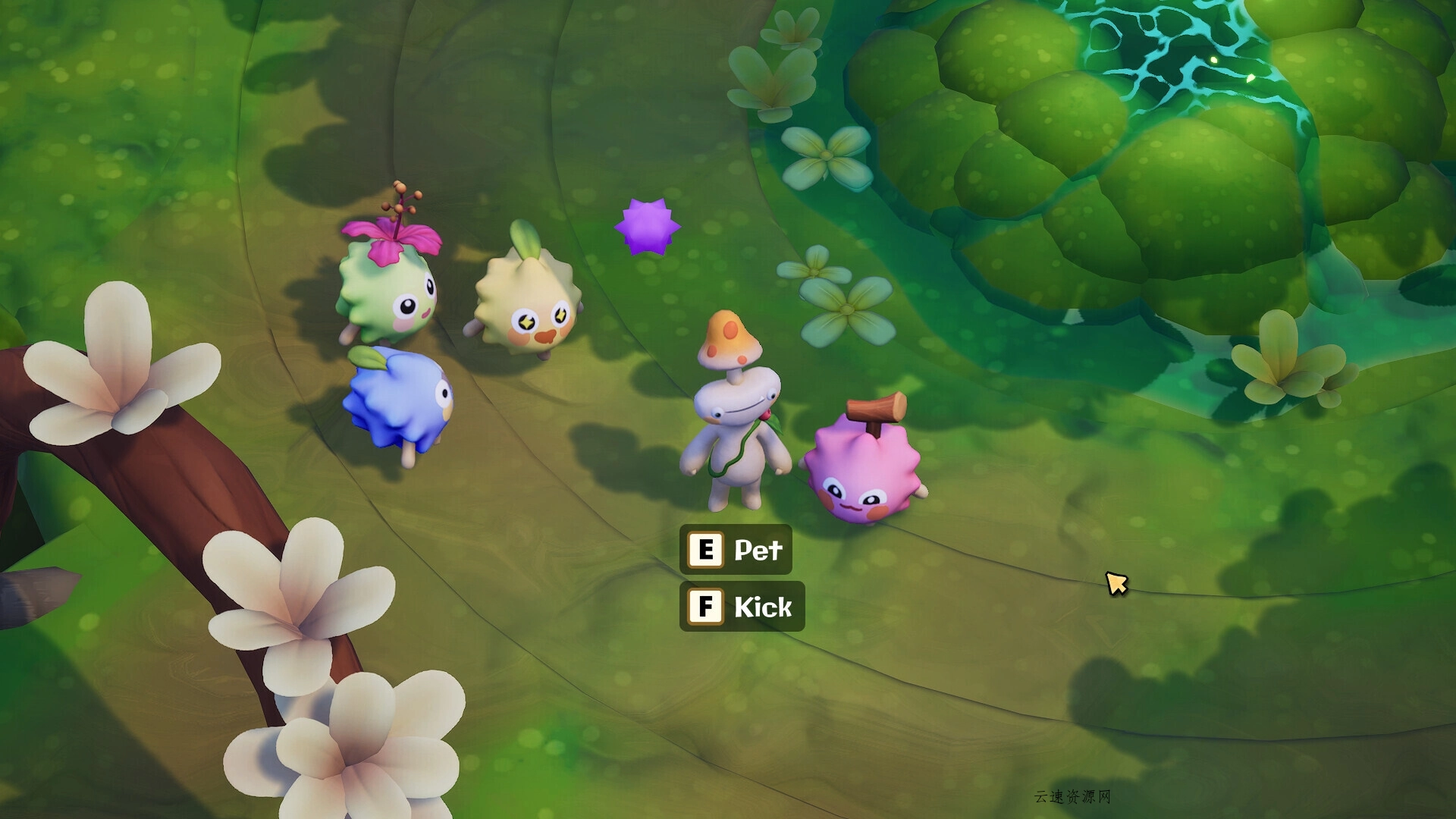Click the E key icon beside Pet

[x=706, y=551]
